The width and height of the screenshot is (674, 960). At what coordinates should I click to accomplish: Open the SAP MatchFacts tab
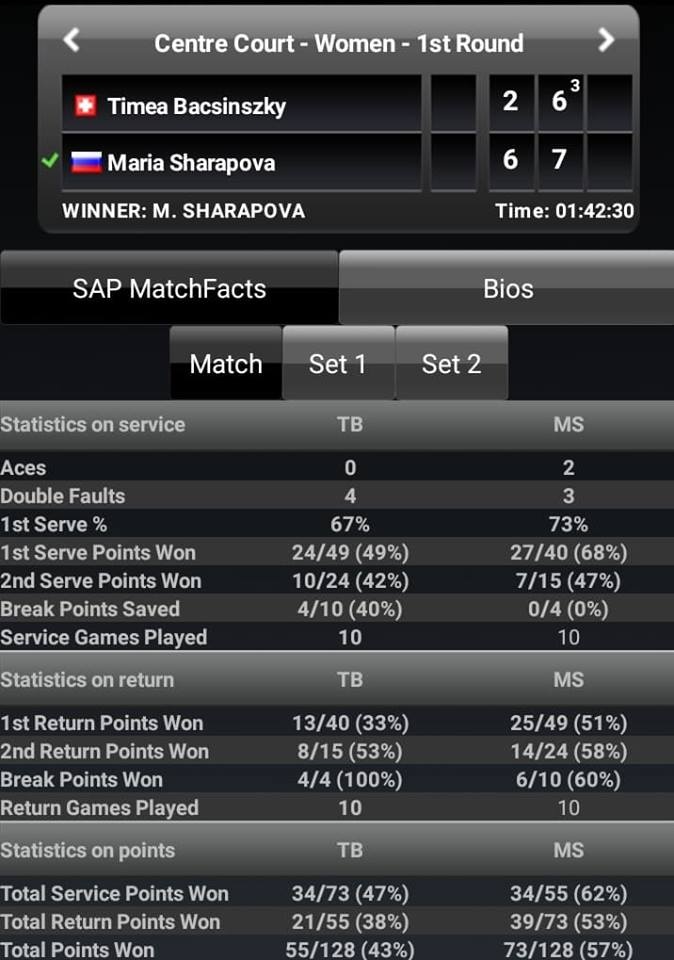(x=169, y=289)
